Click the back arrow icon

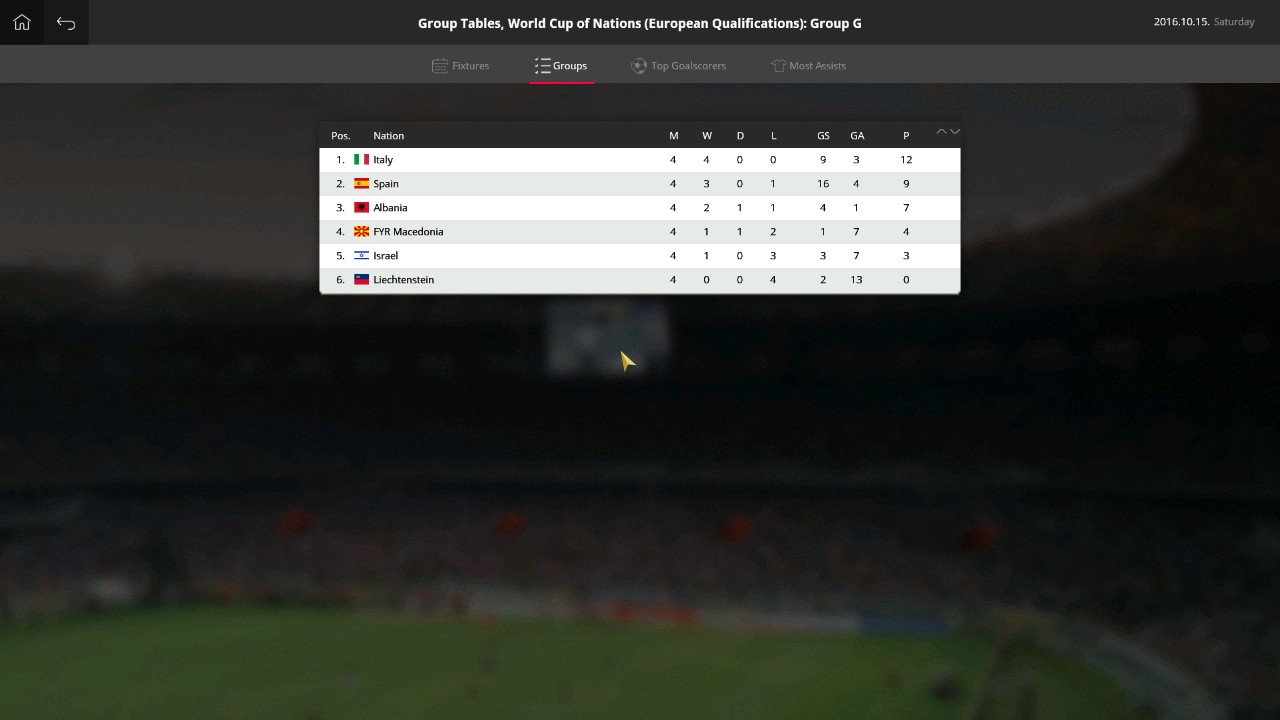pyautogui.click(x=65, y=22)
